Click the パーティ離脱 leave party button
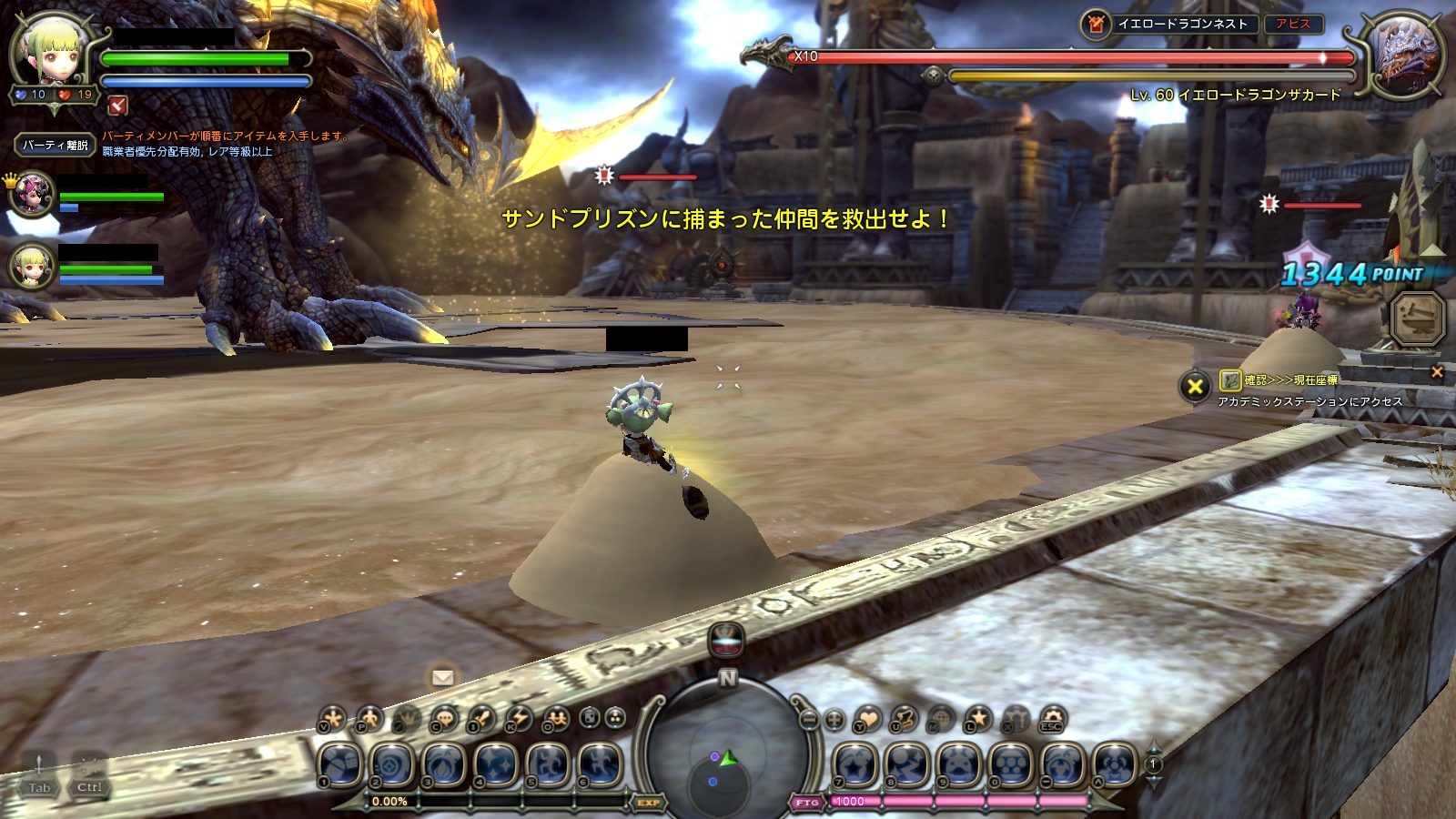Image resolution: width=1456 pixels, height=819 pixels. 55,146
